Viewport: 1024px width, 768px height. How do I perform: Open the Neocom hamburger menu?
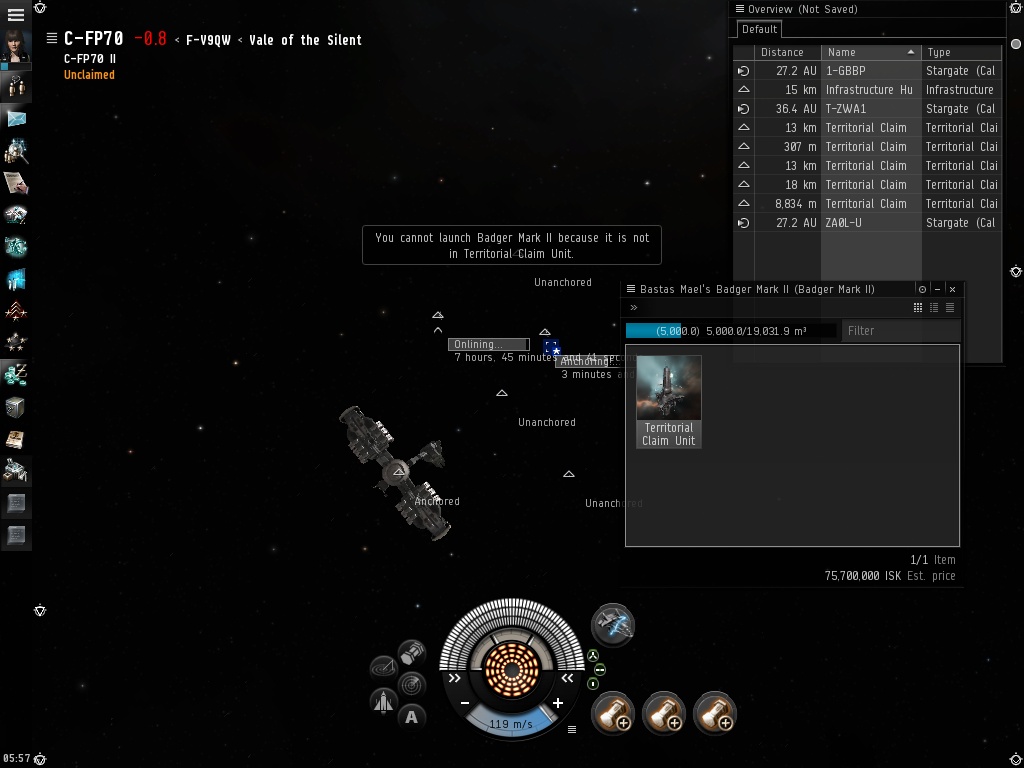pos(15,15)
